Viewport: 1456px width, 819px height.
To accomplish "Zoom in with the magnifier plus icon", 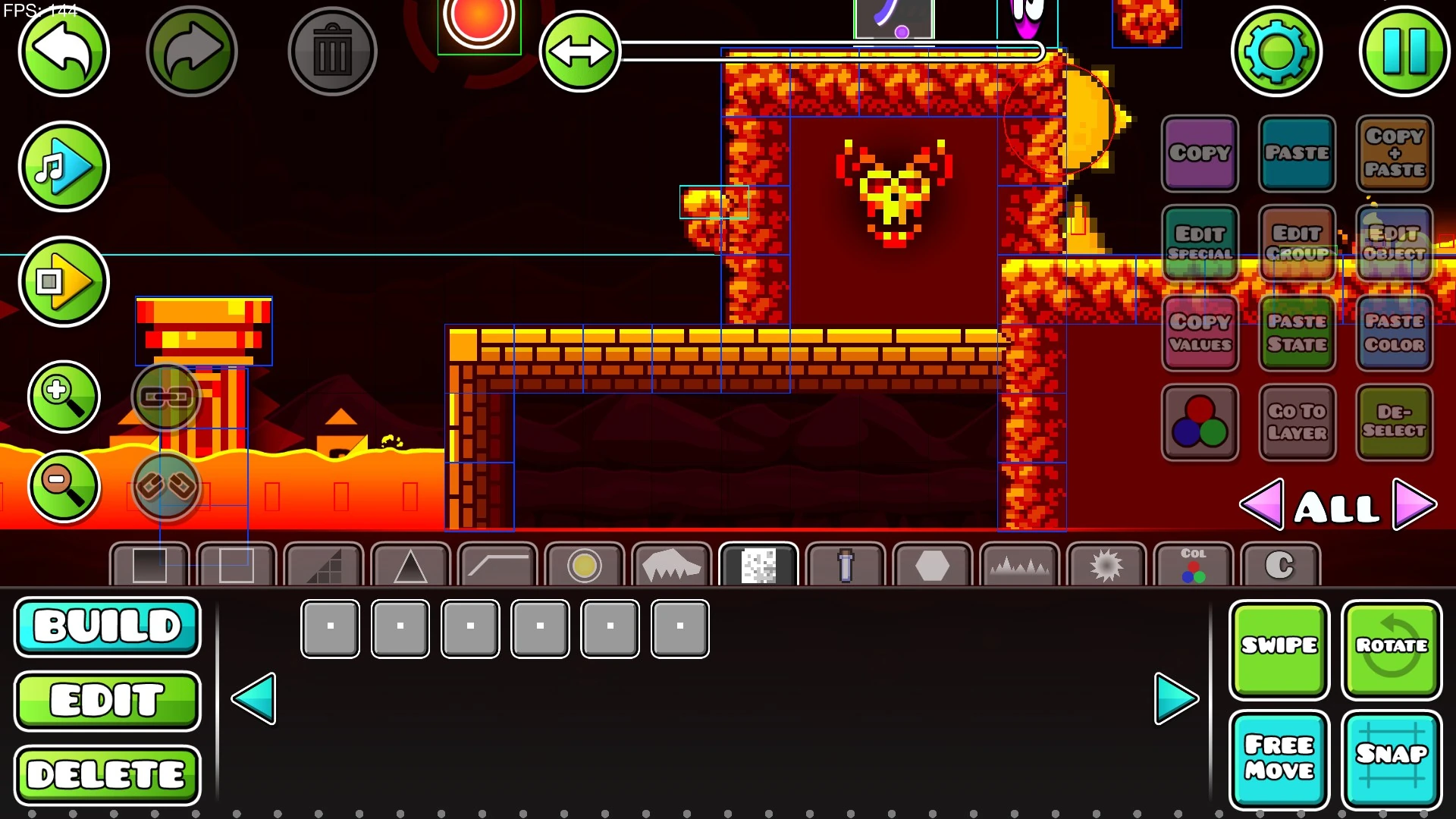I will [64, 396].
